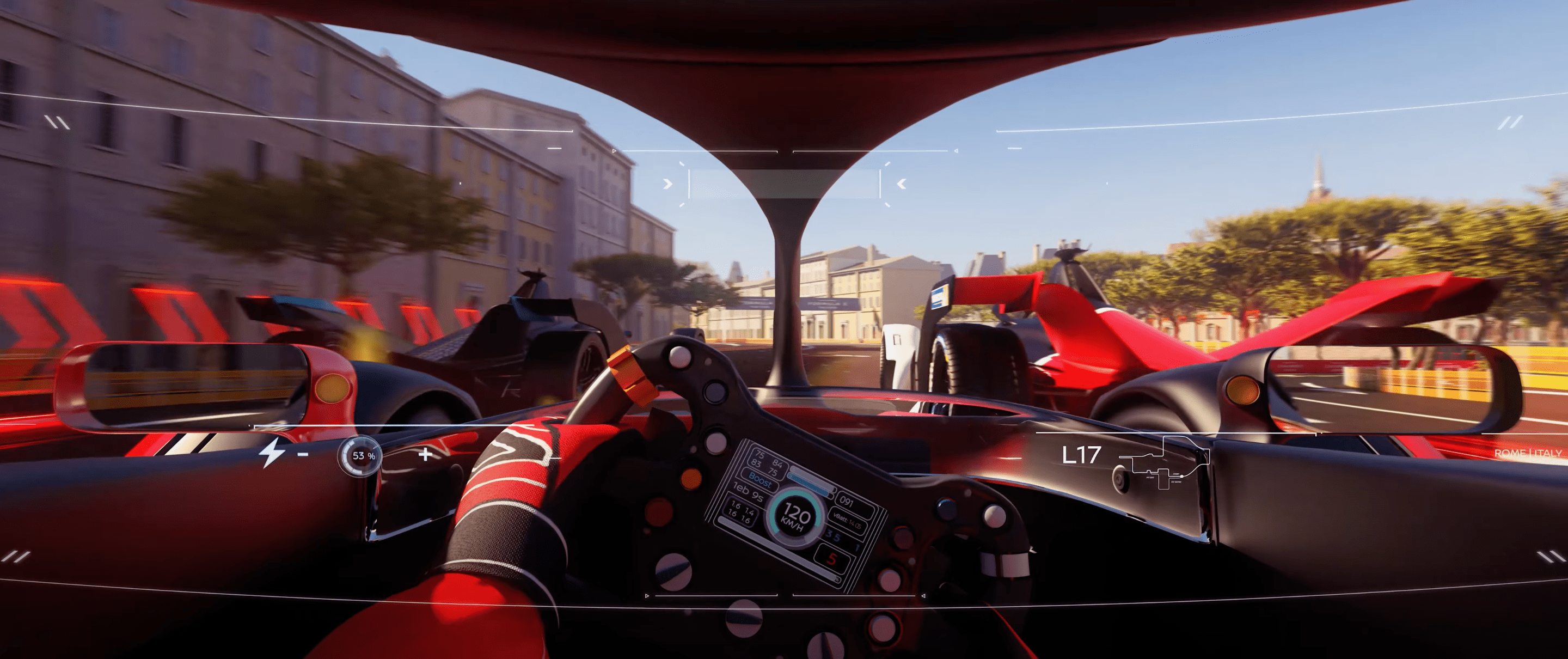This screenshot has height=659, width=1568.
Task: Click the PIT EXIT marker on the track map
Action: (x=1150, y=478)
